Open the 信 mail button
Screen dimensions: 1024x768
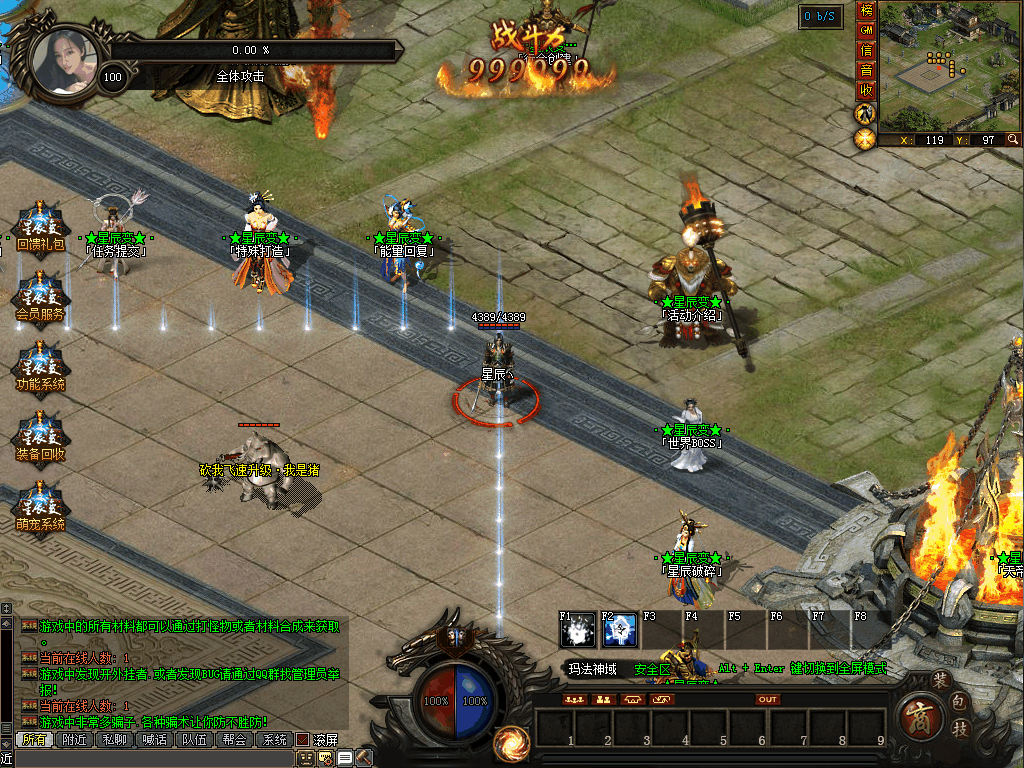(x=867, y=50)
